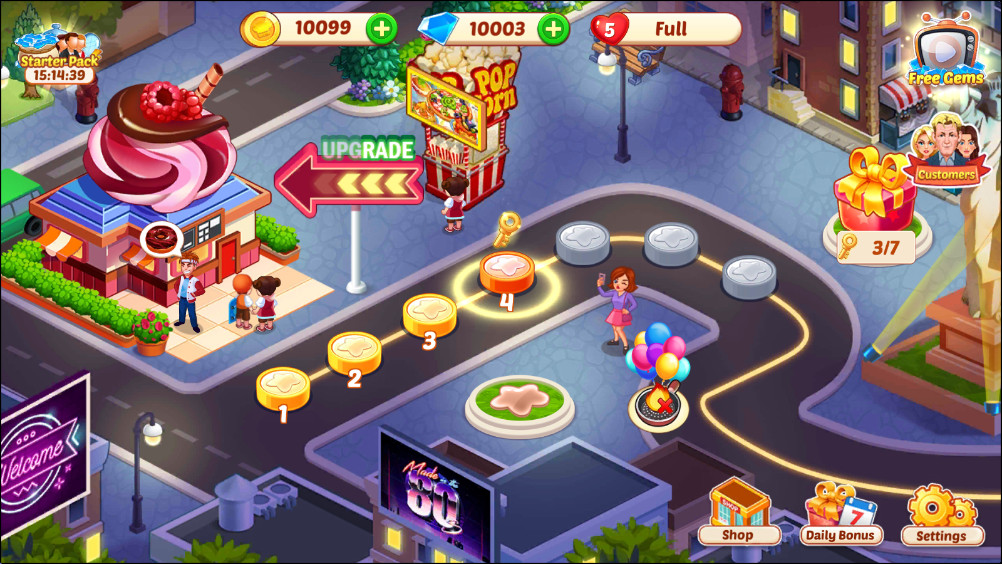Open the Shop
The width and height of the screenshot is (1002, 564).
click(738, 513)
